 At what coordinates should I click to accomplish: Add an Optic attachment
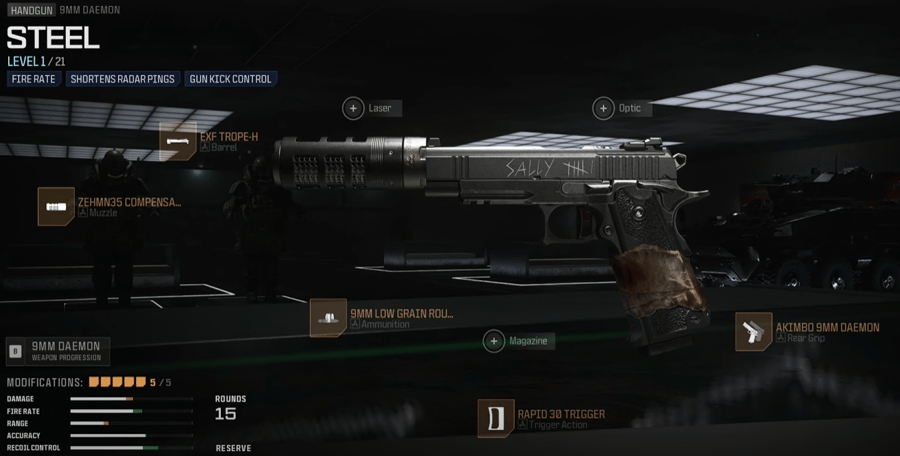(603, 108)
